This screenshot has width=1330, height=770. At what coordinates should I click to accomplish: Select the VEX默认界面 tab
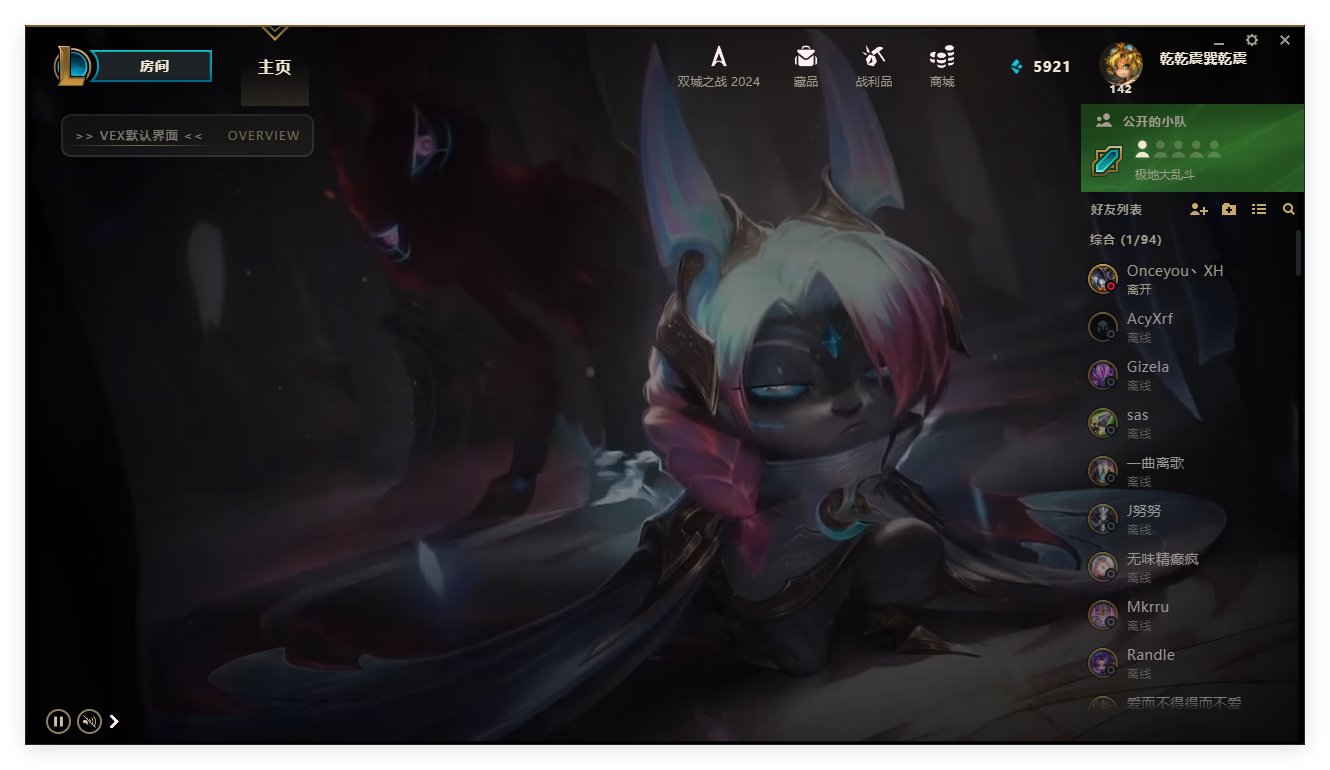(139, 136)
